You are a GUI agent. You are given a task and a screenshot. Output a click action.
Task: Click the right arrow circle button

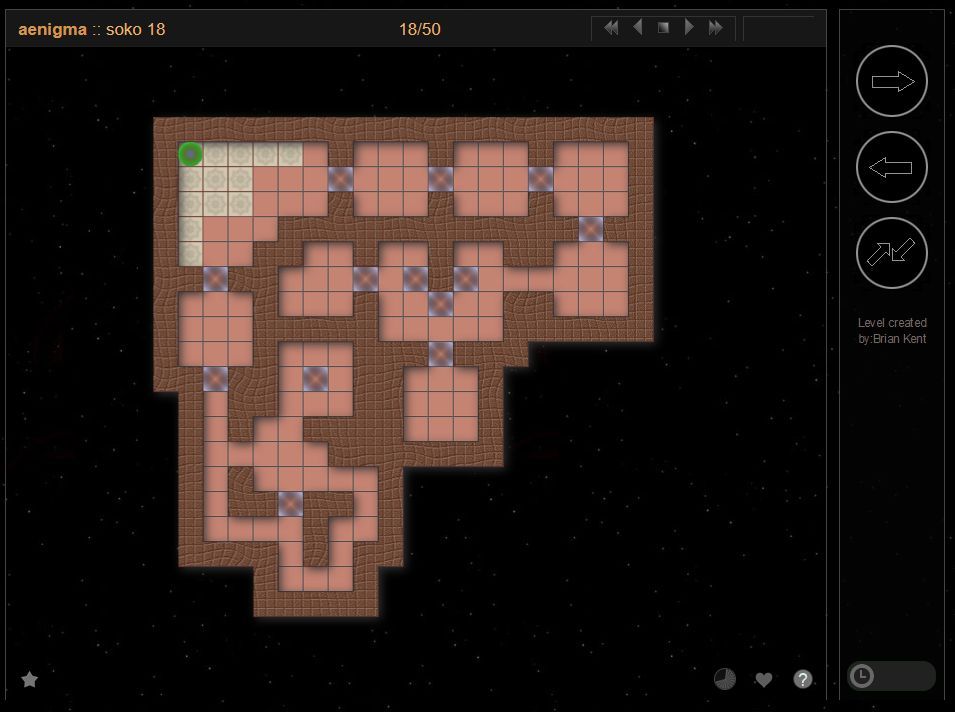tap(892, 82)
